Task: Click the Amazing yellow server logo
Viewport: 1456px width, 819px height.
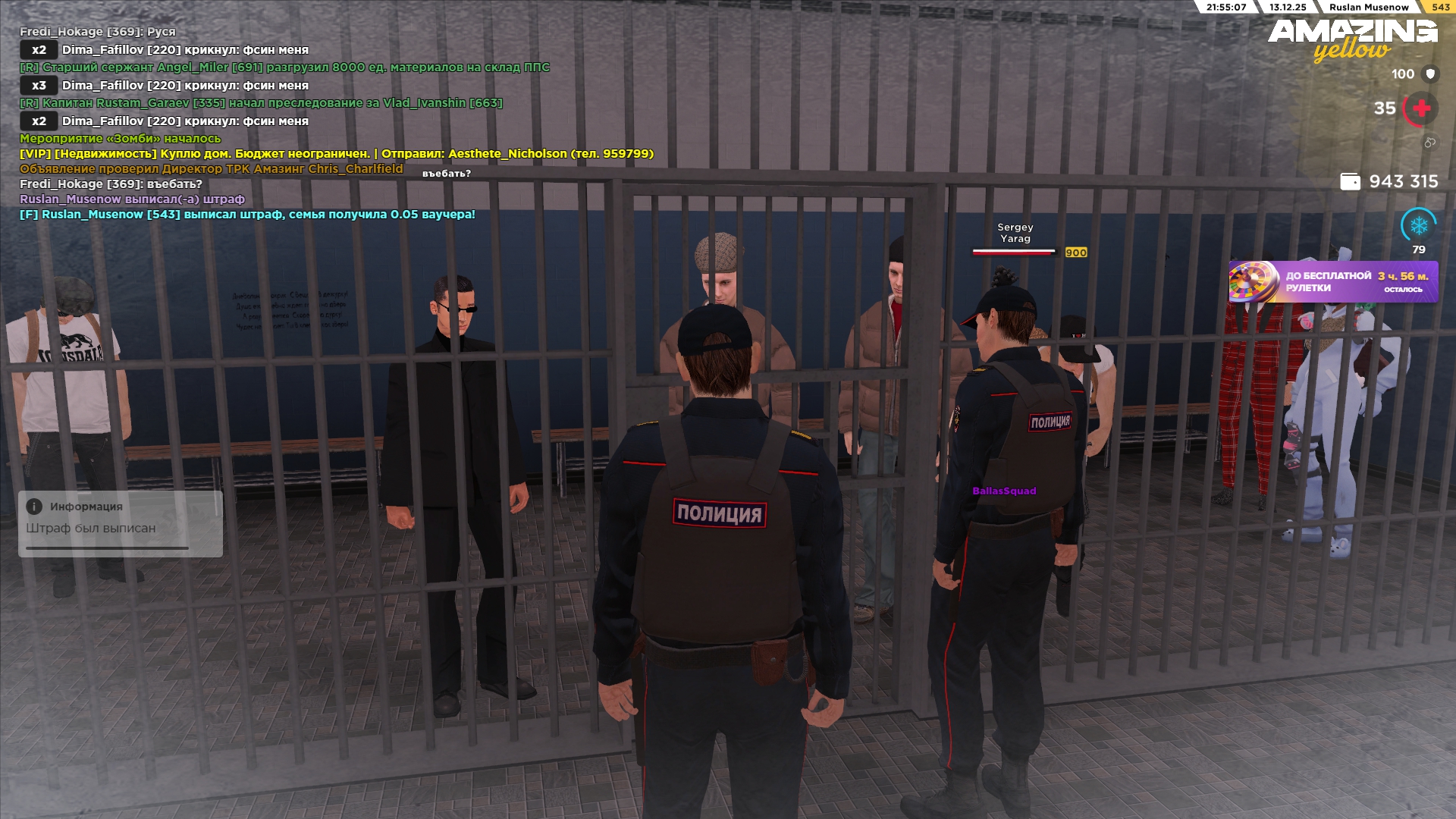Action: [x=1352, y=39]
